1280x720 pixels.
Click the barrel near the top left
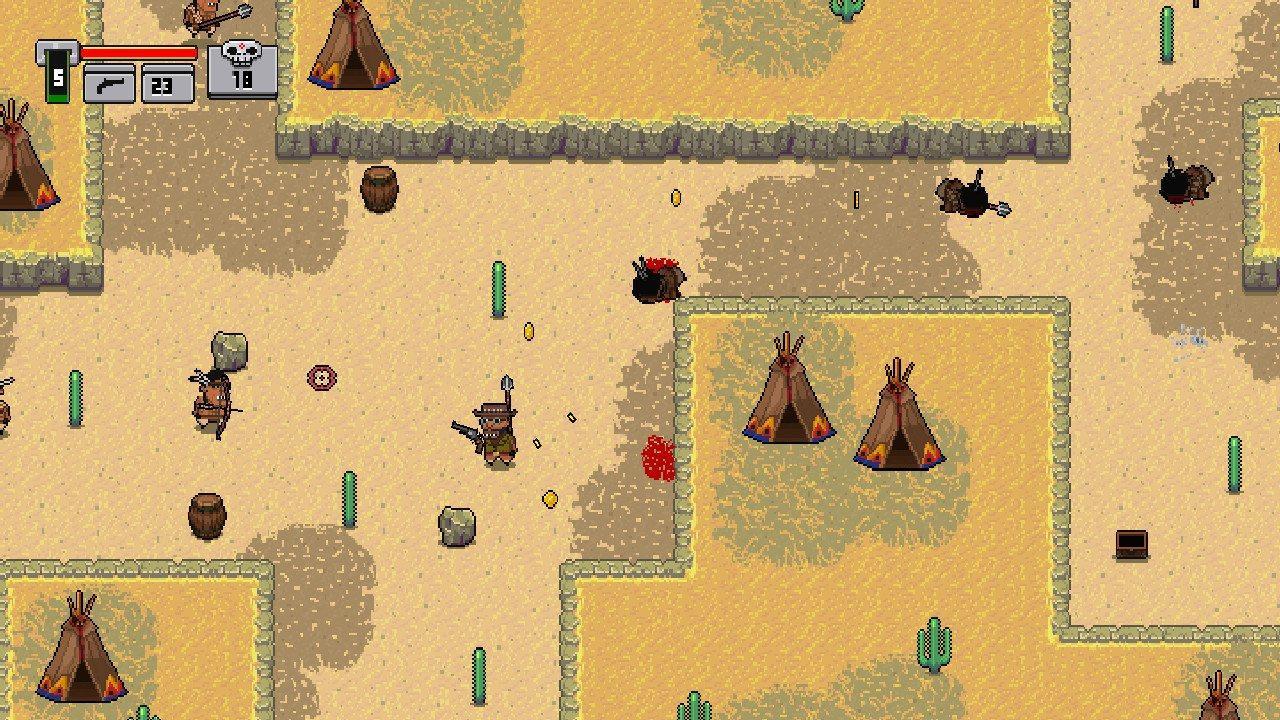click(x=377, y=190)
